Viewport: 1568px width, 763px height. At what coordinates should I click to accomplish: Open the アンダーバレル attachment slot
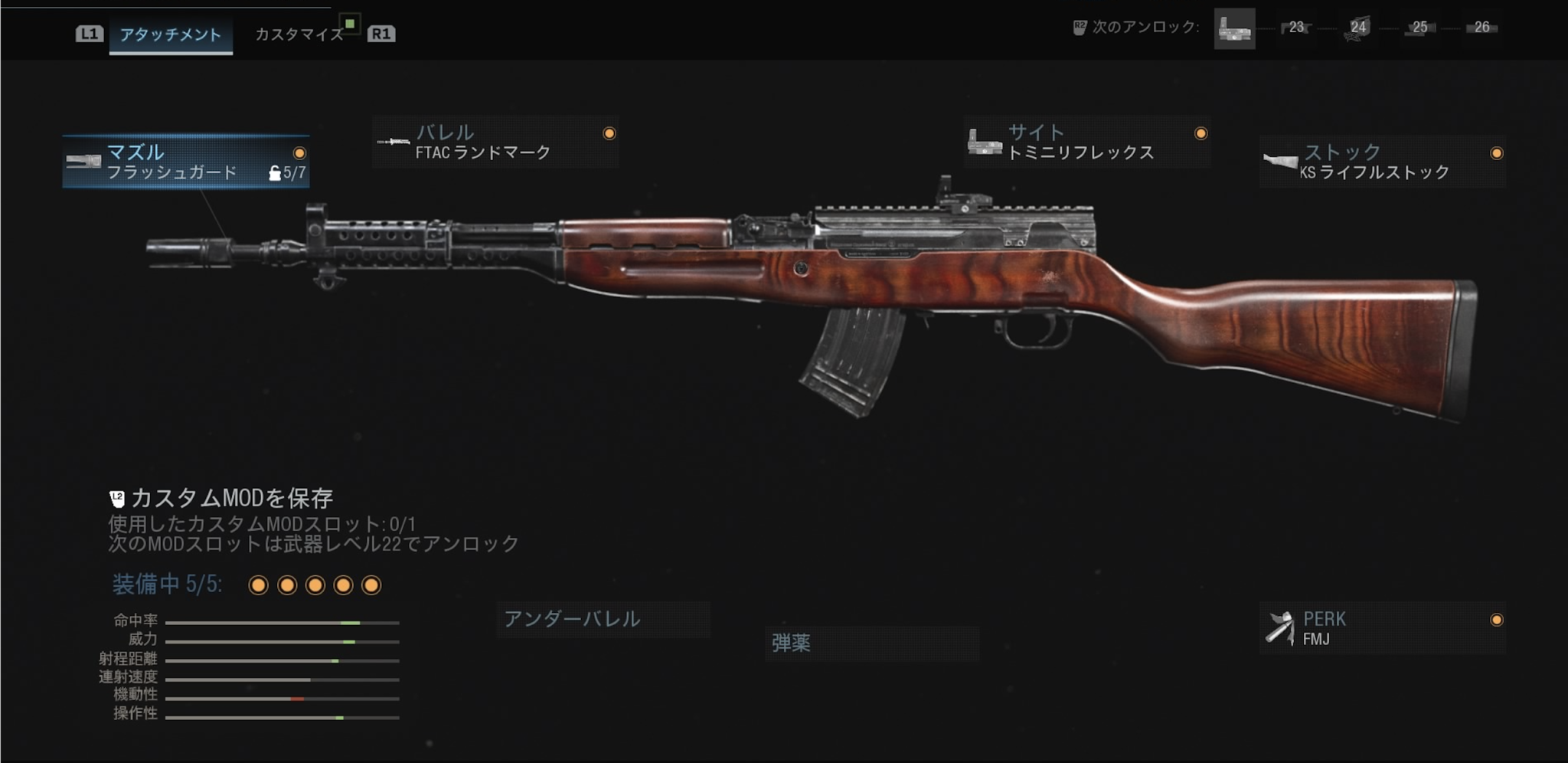pyautogui.click(x=603, y=621)
